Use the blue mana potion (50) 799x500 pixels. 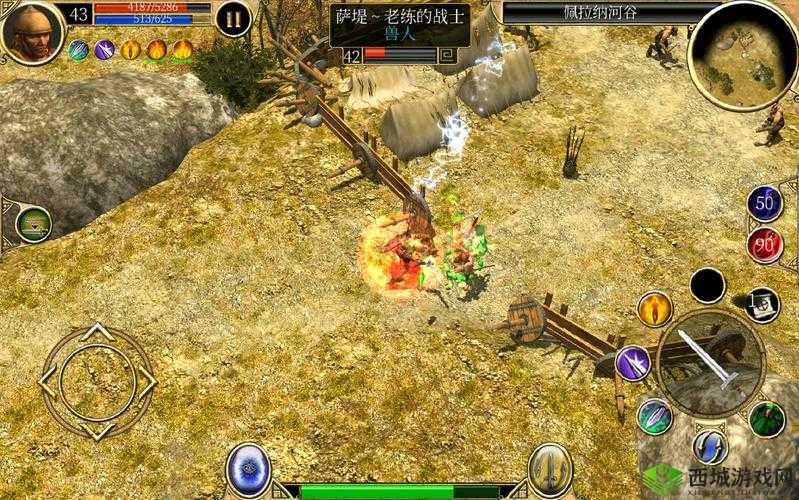[766, 202]
